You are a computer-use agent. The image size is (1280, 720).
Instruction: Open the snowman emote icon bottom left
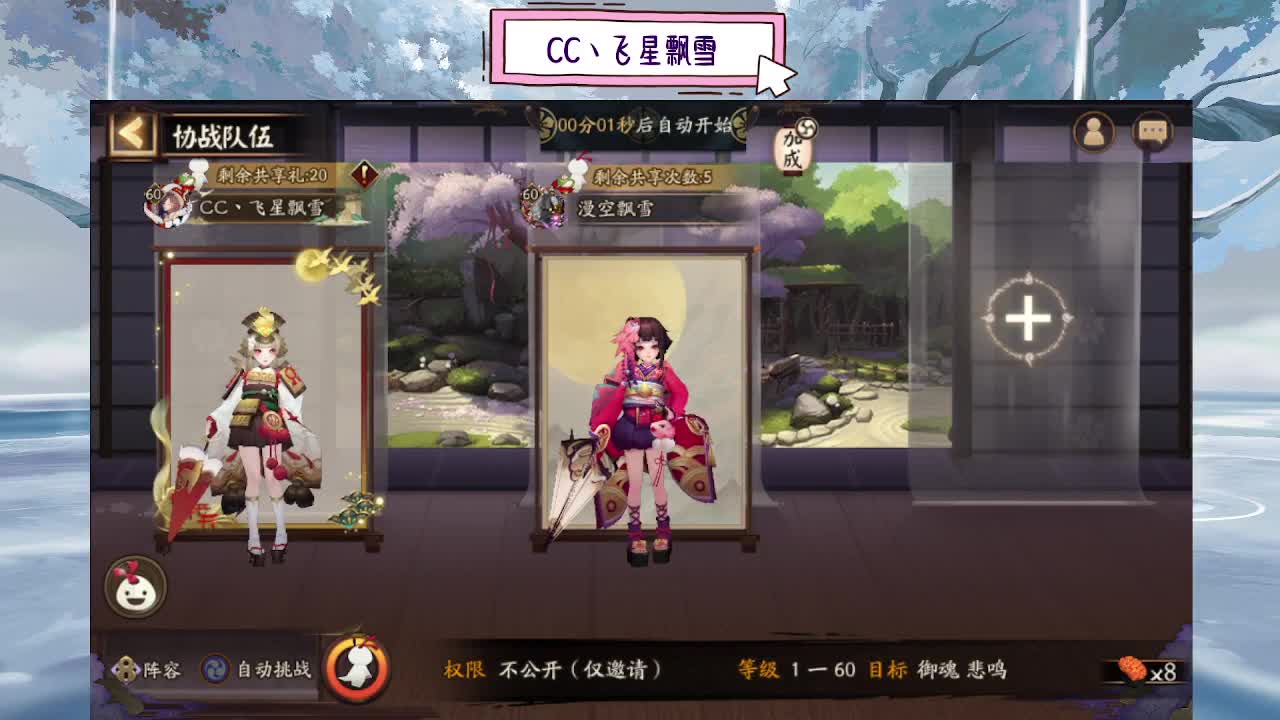tap(135, 589)
